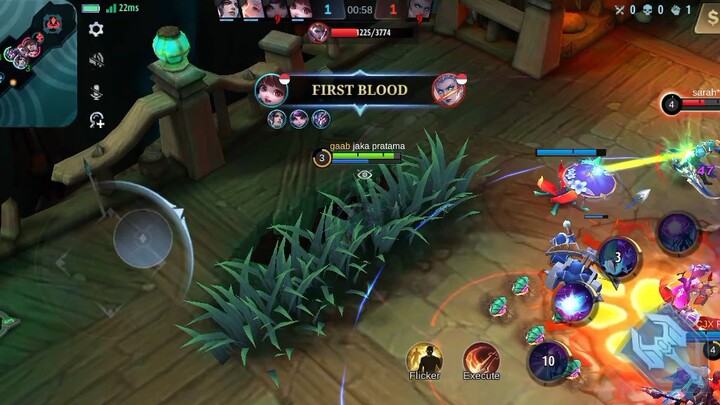This screenshot has width=720, height=405.
Task: Use the Flicker battle spell
Action: 425,358
